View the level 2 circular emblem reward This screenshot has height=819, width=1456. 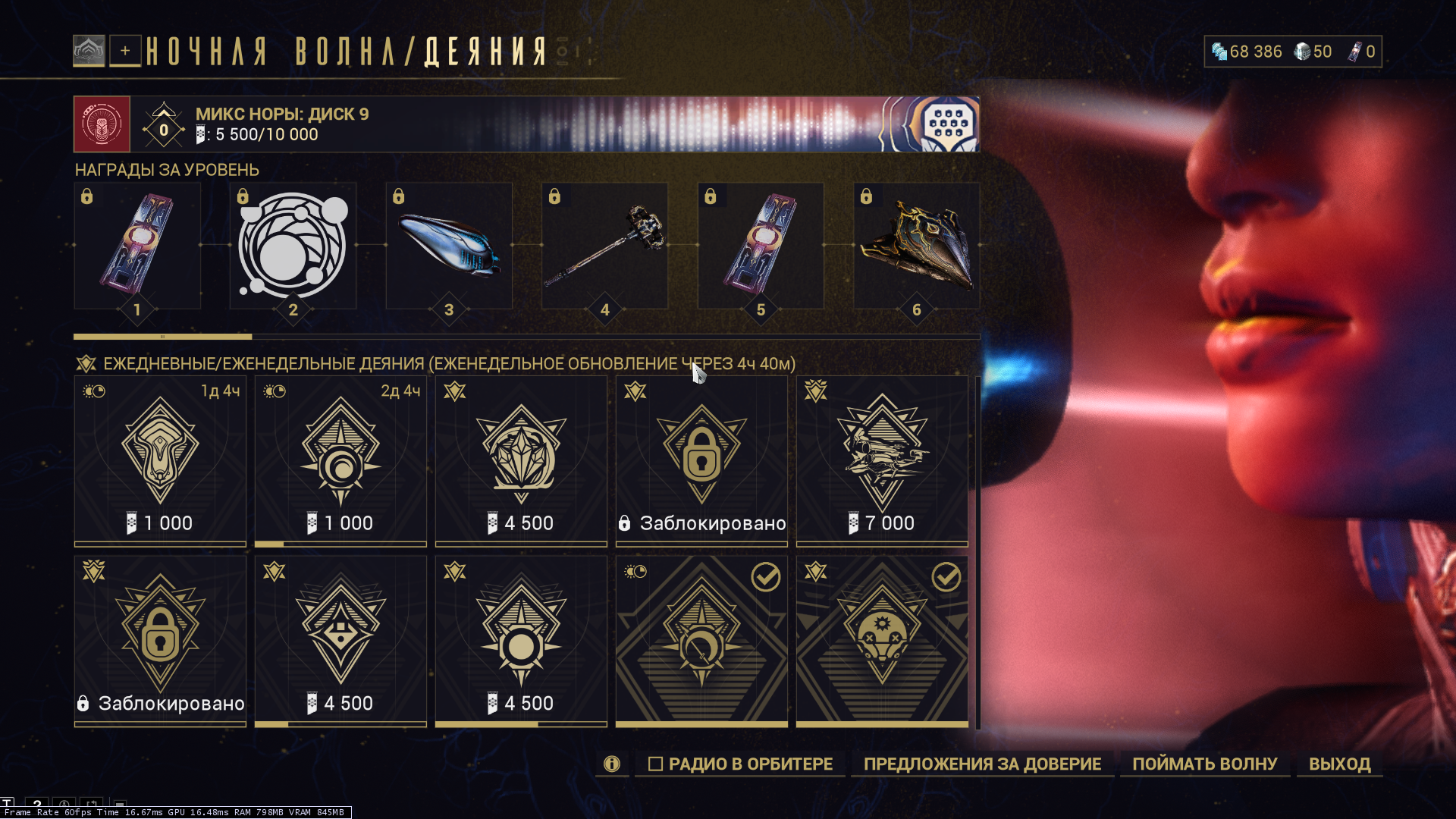pyautogui.click(x=293, y=246)
